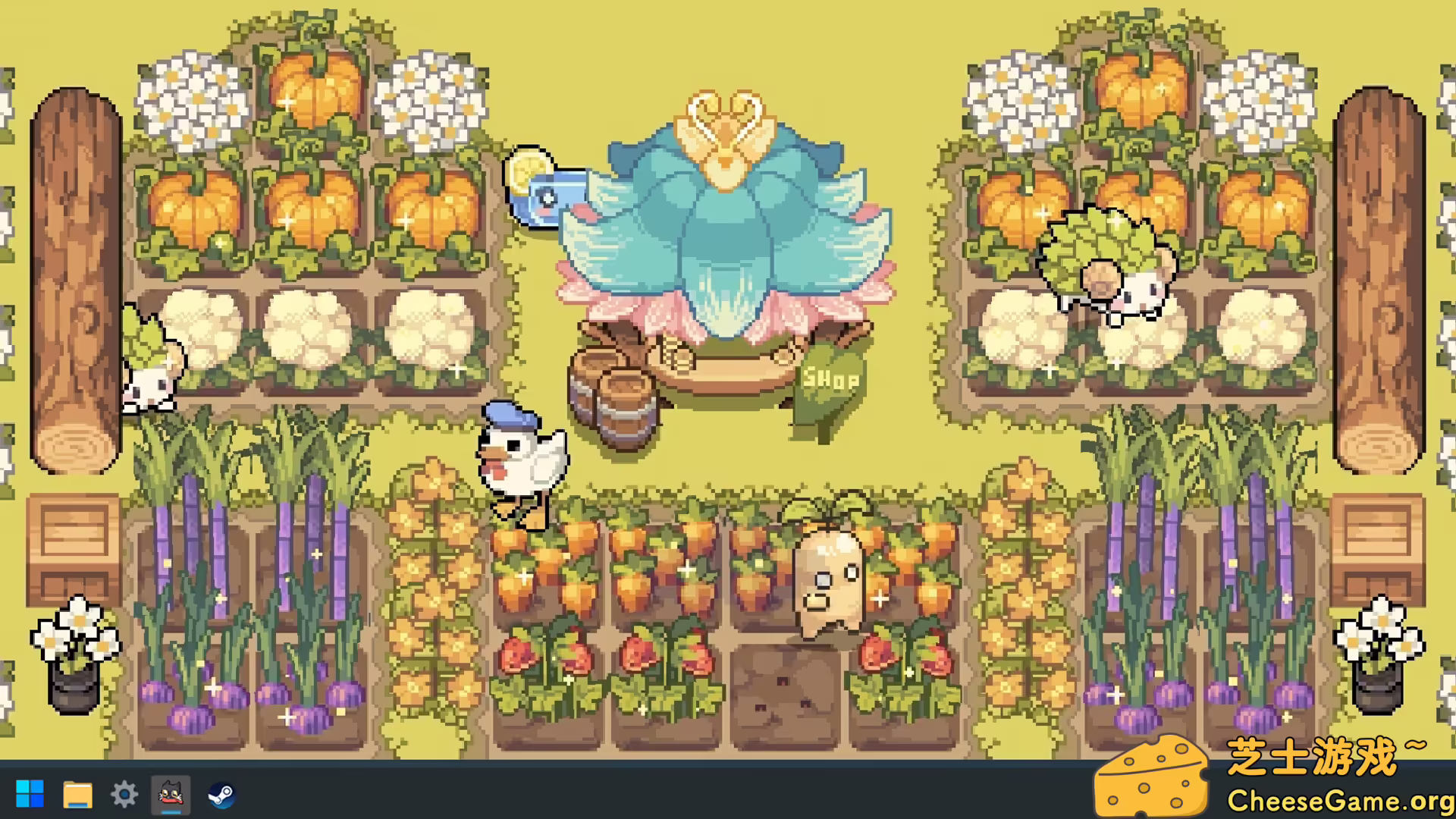Open File Explorer from the taskbar
The image size is (1456, 819).
77,793
